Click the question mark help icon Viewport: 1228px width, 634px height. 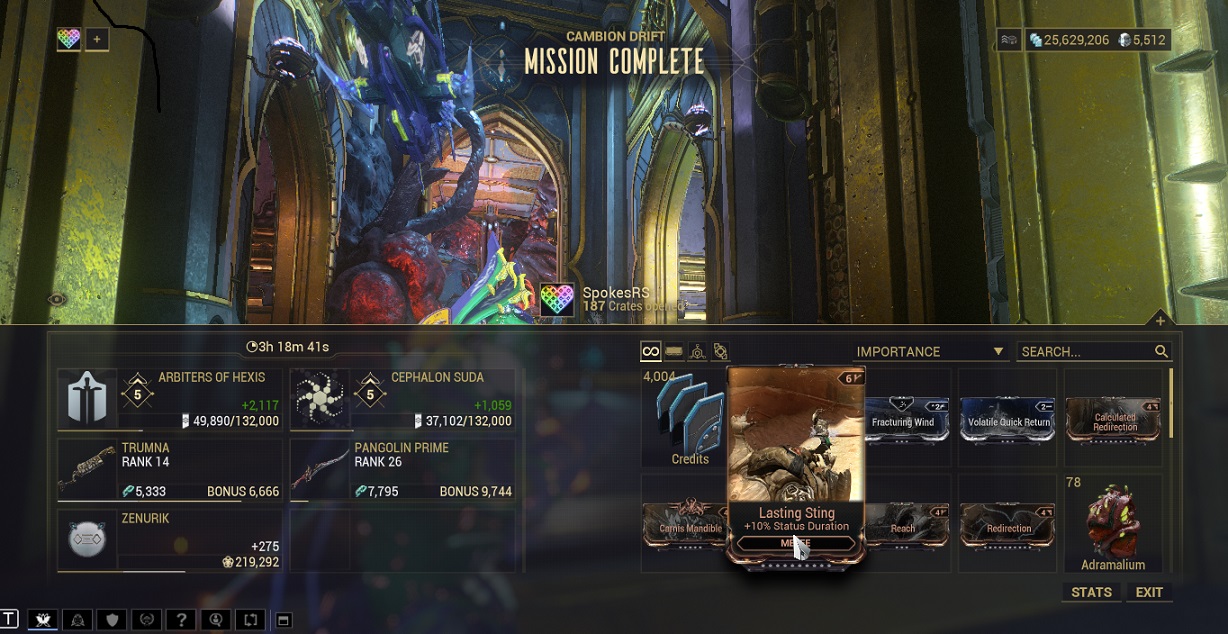pyautogui.click(x=179, y=620)
